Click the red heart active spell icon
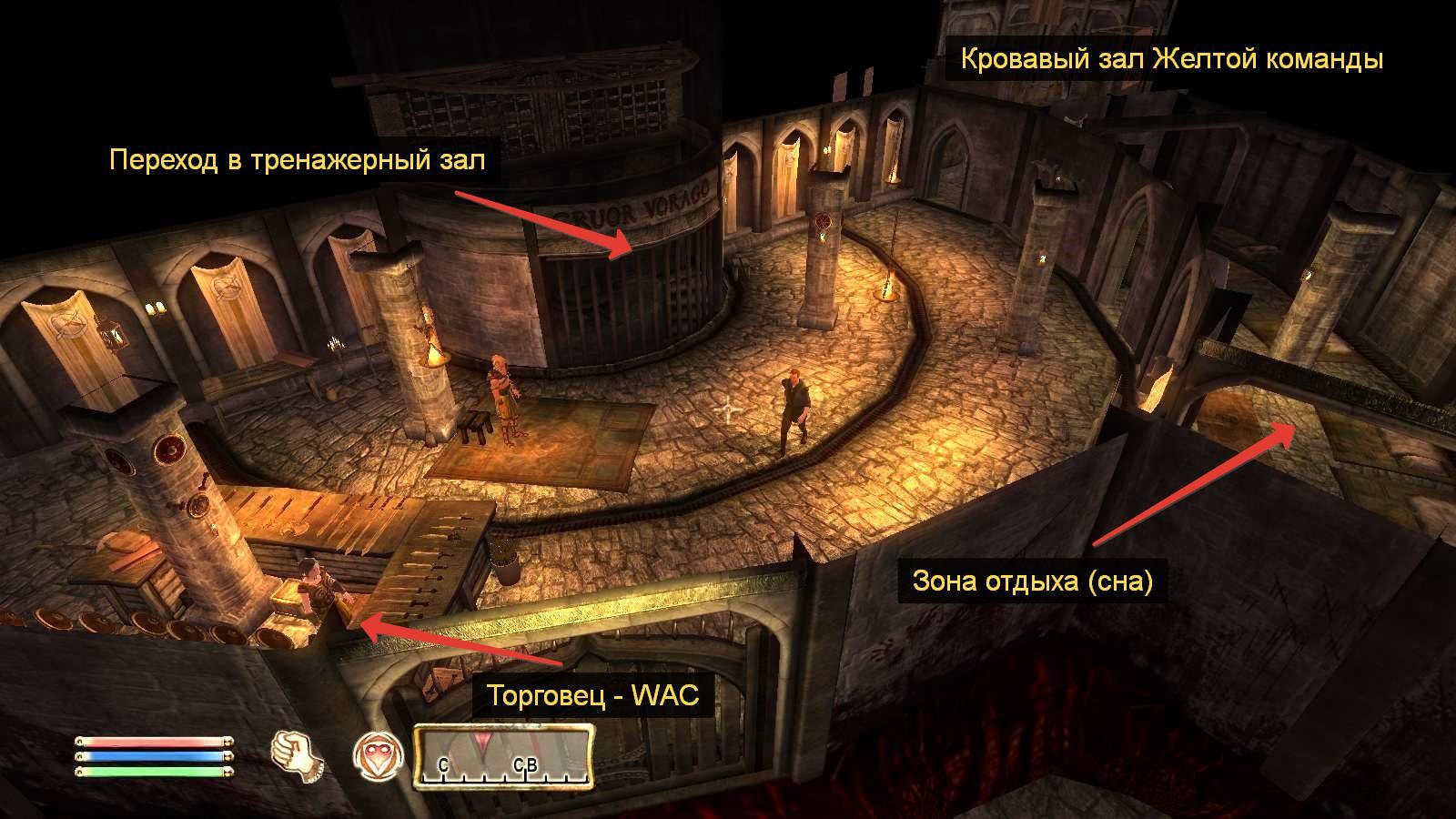The width and height of the screenshot is (1456, 819). pyautogui.click(x=375, y=756)
